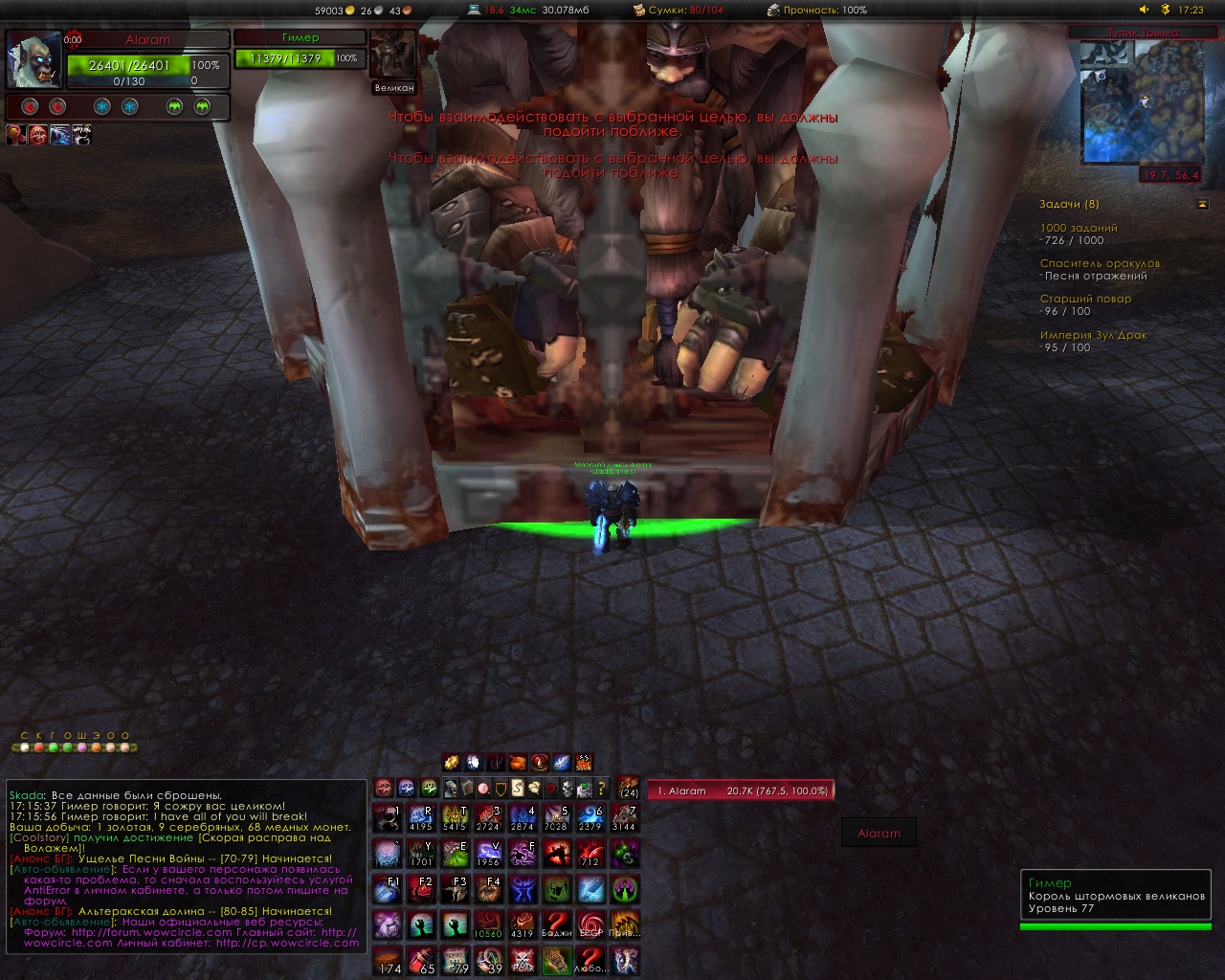
Task: Click the Сумки bag counter in top bar
Action: point(678,10)
